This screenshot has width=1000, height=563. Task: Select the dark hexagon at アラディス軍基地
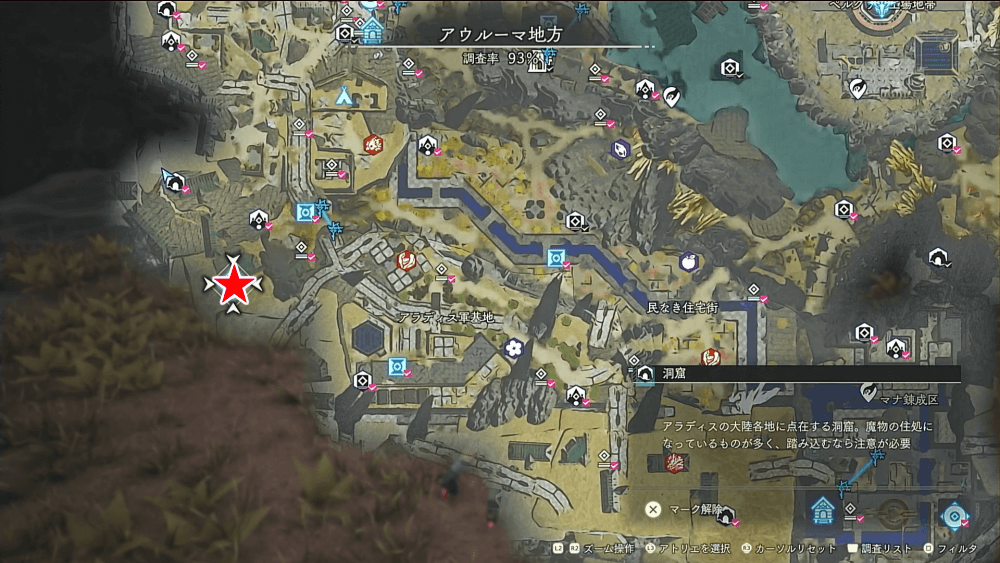point(368,338)
